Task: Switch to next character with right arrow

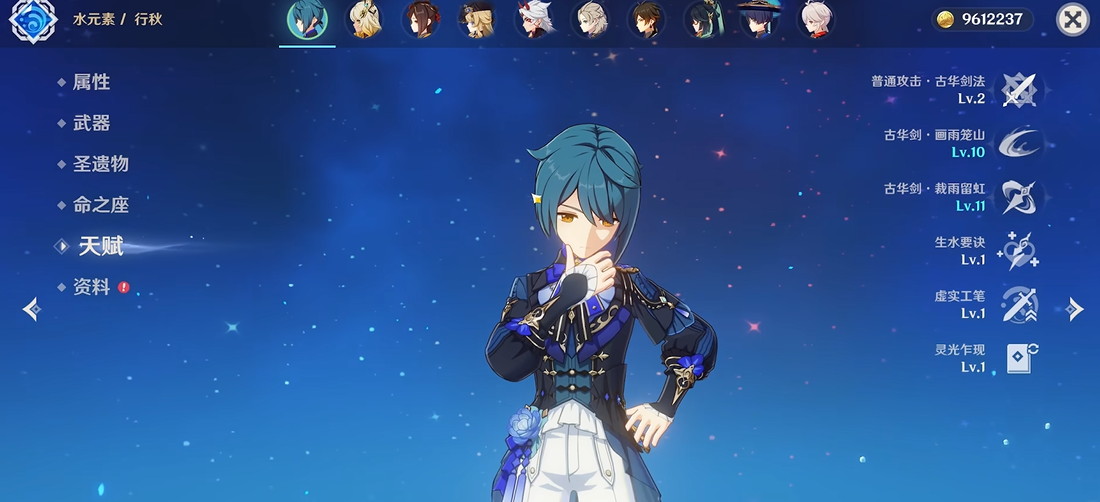Action: coord(1075,309)
